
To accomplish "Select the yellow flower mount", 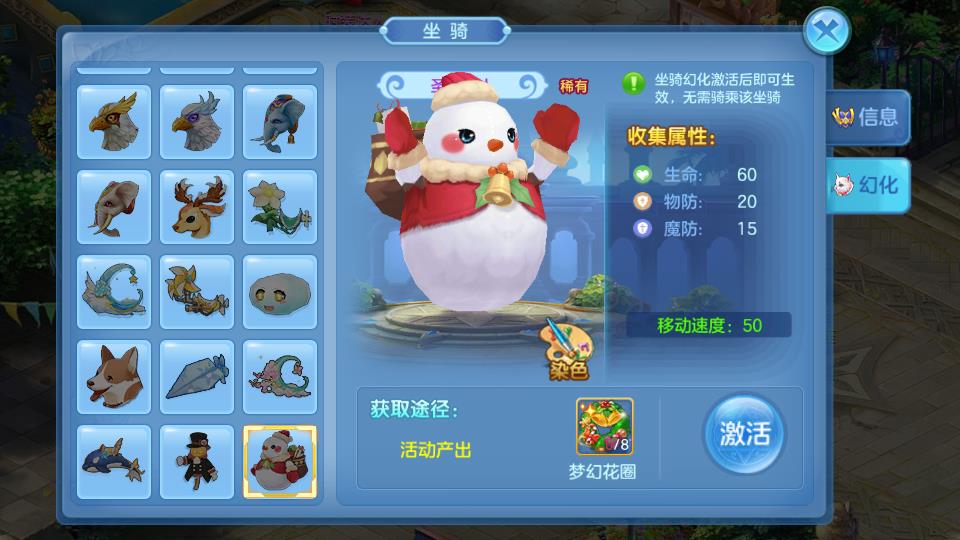I will (280, 207).
